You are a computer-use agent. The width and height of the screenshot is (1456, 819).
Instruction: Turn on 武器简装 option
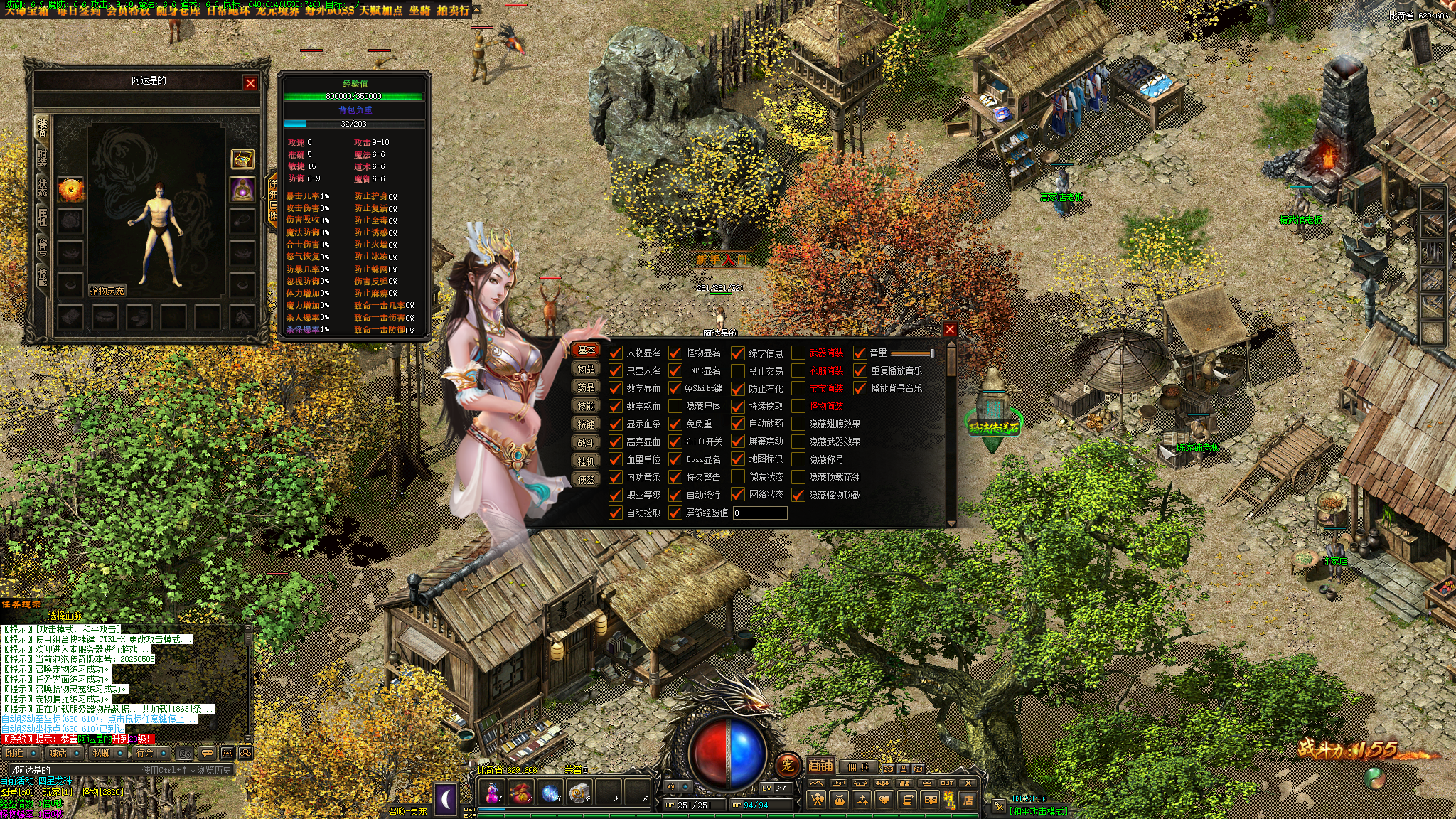tap(798, 353)
